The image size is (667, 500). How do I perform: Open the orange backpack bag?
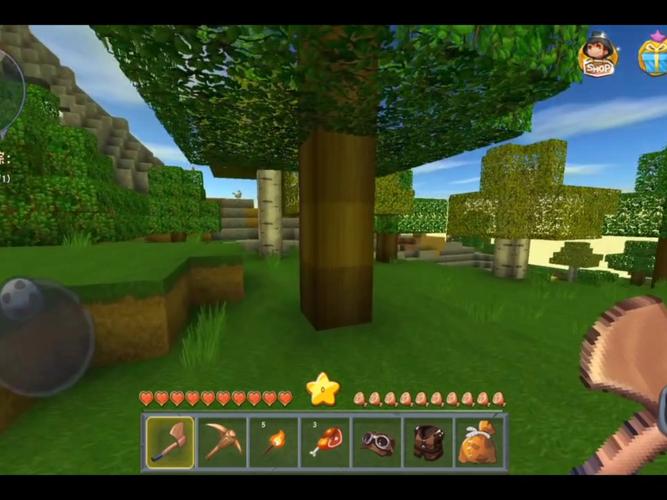479,441
